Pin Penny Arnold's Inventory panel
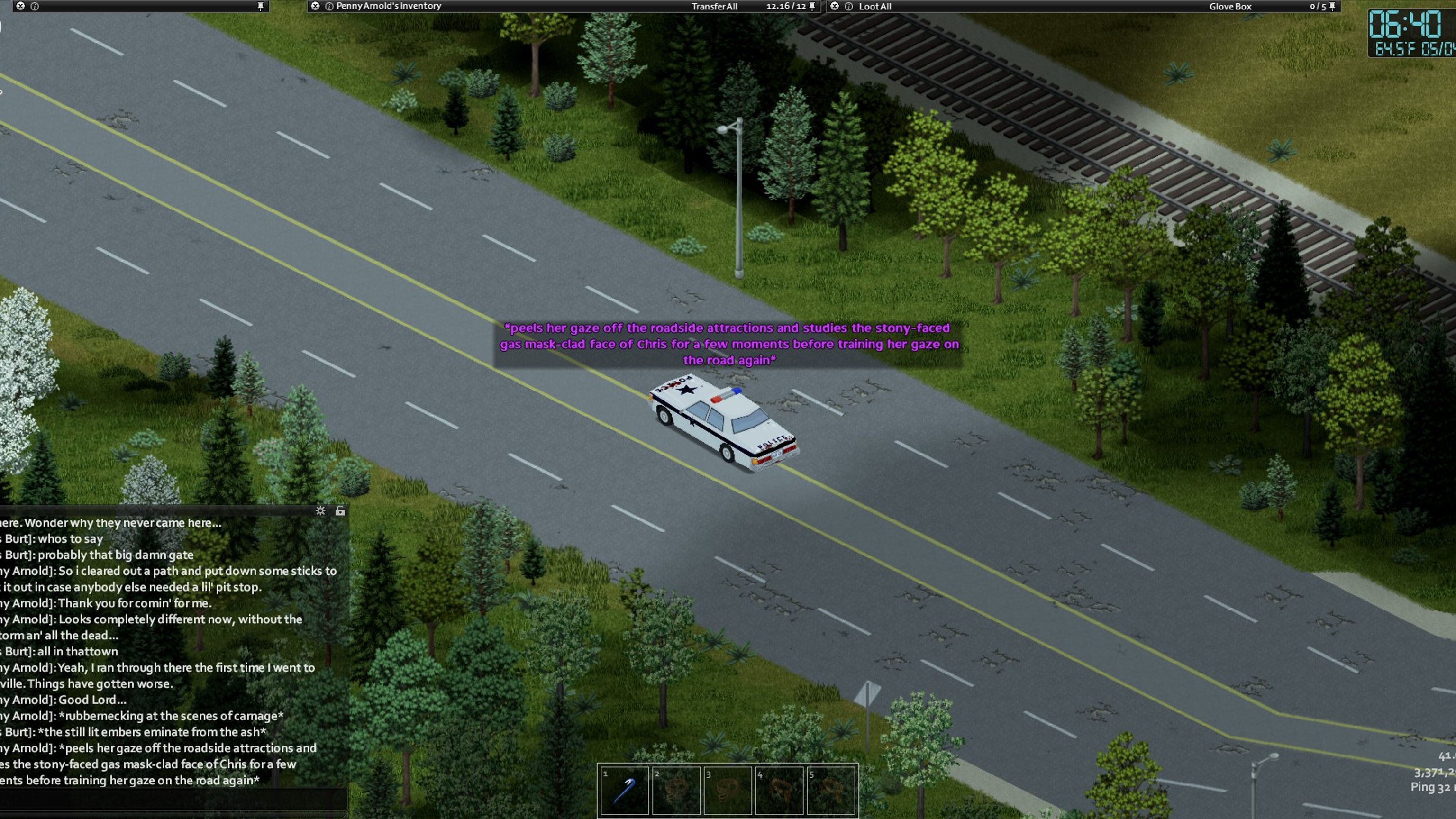This screenshot has width=1456, height=819. coord(812,6)
